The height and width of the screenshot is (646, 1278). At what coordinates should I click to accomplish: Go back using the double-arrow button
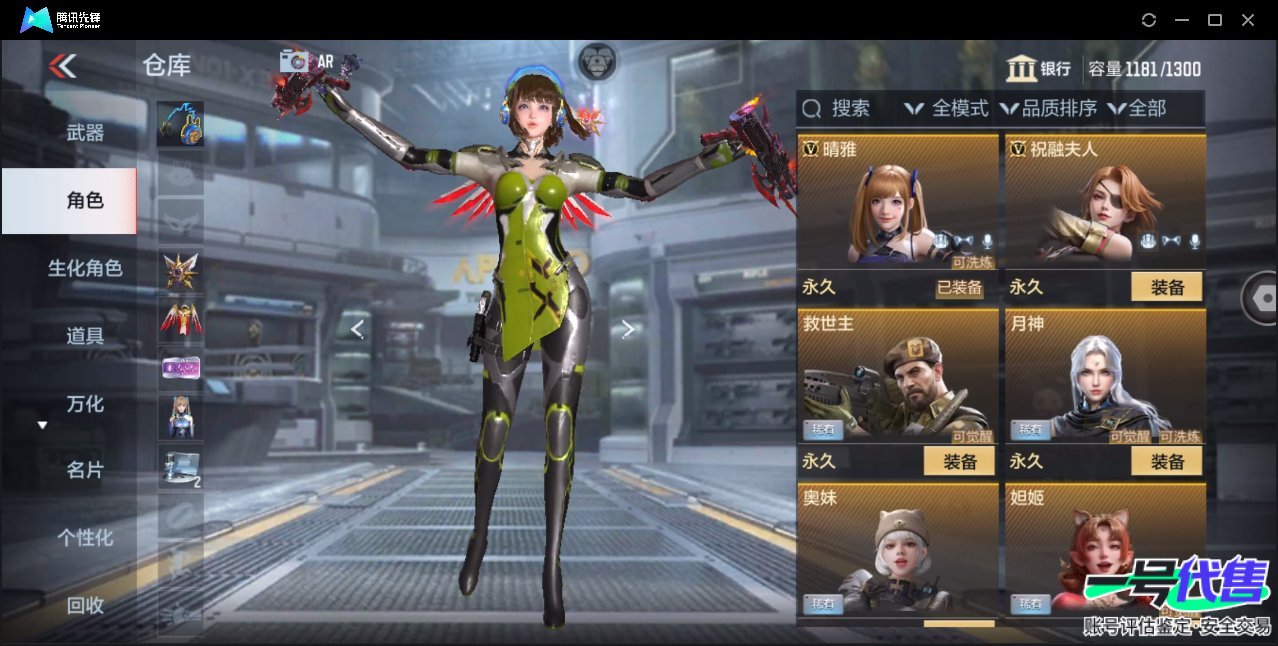(63, 66)
